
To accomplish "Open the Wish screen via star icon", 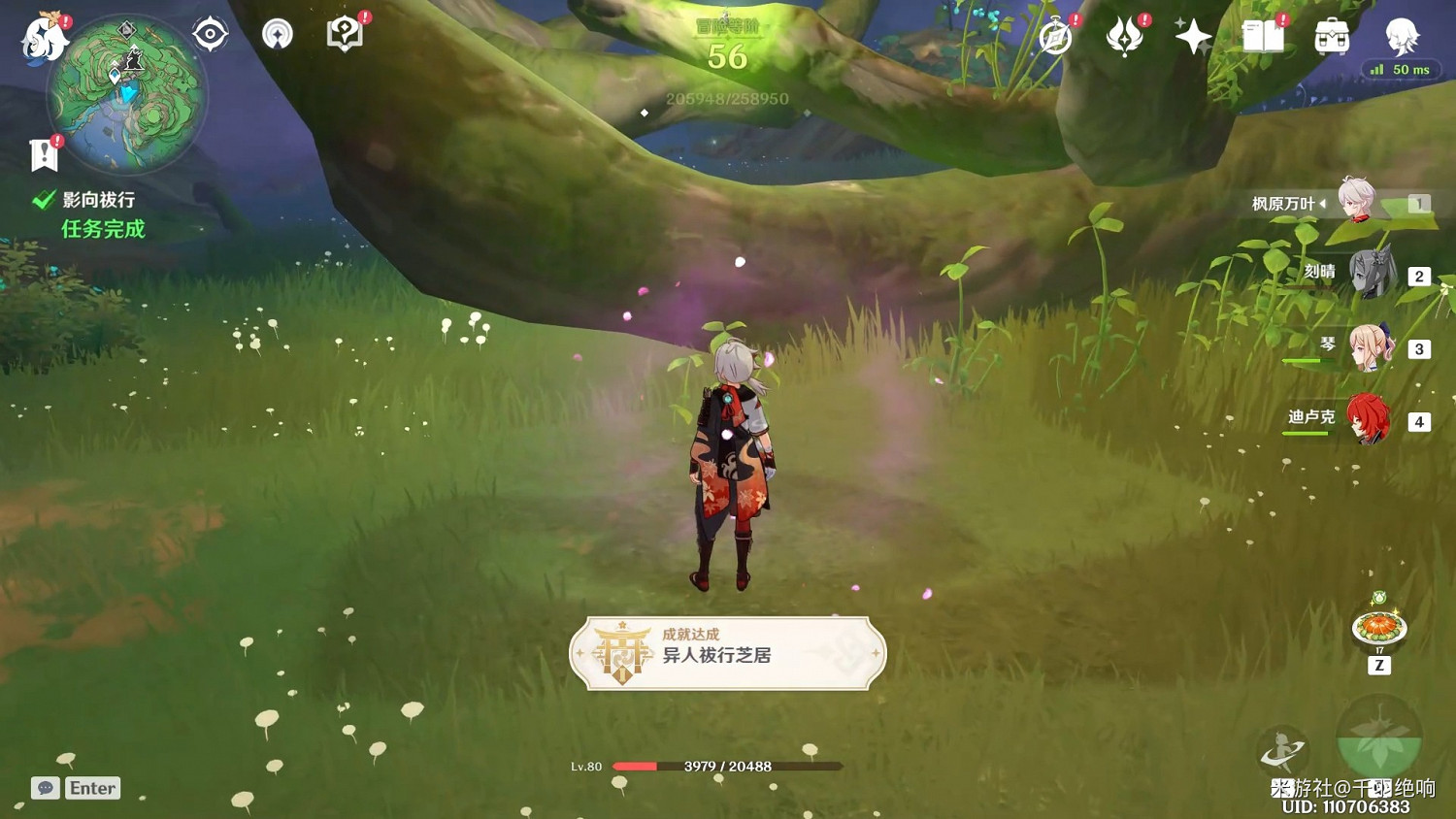I will coord(1192,37).
